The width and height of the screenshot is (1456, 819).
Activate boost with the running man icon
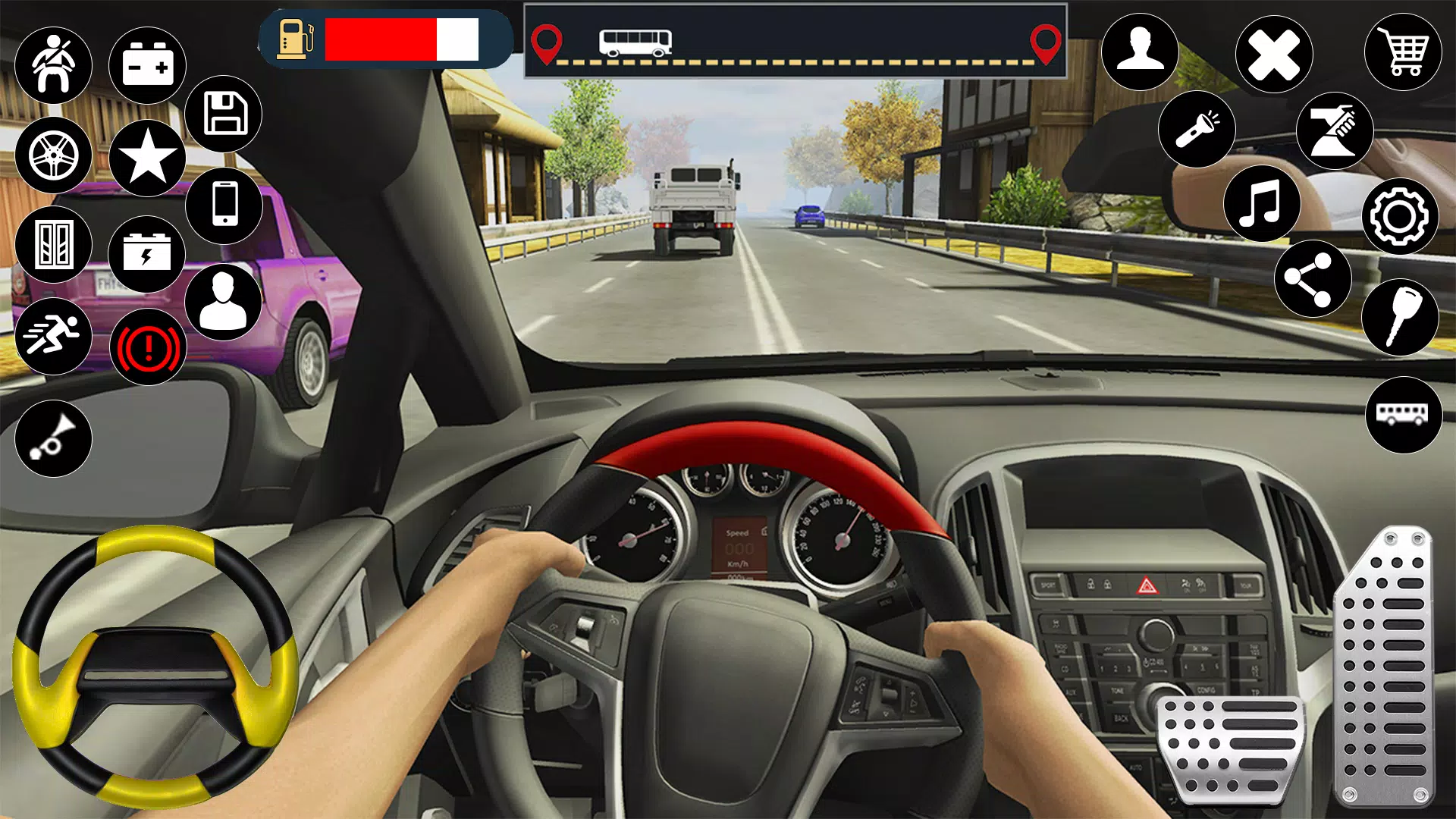tap(55, 335)
